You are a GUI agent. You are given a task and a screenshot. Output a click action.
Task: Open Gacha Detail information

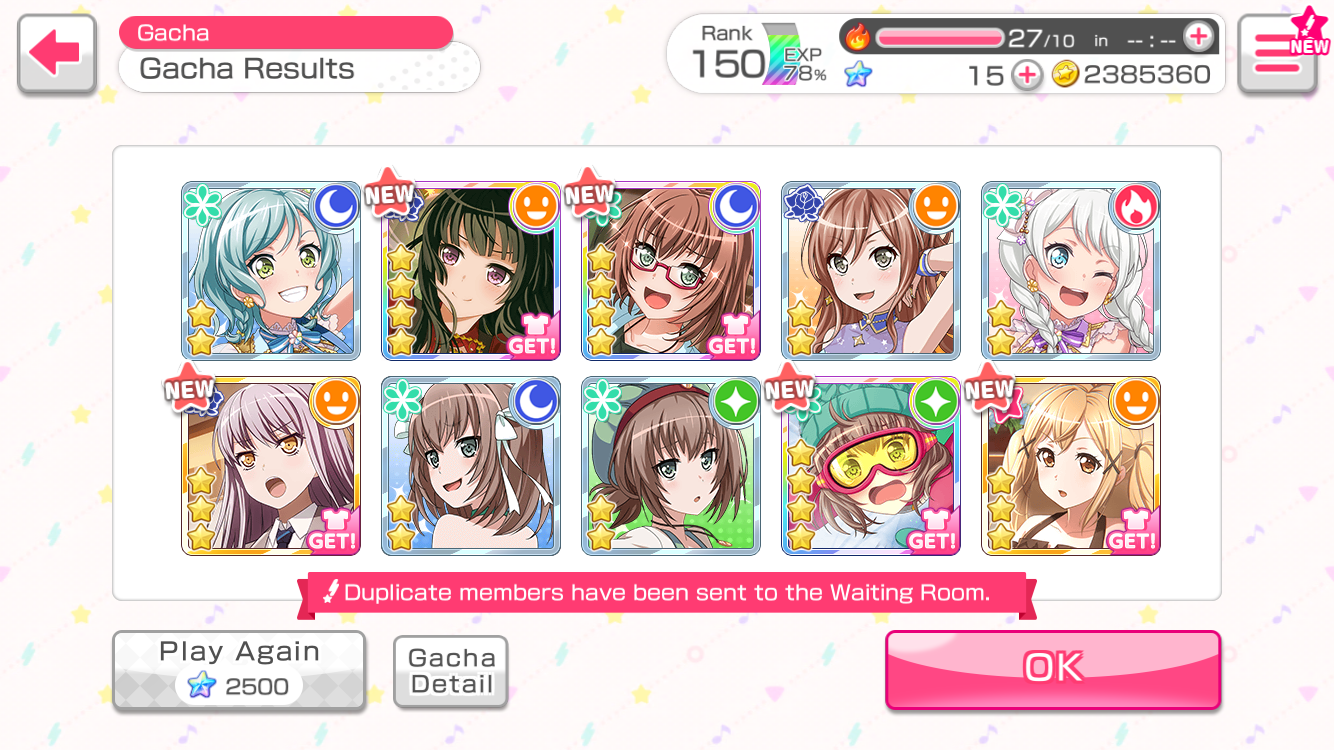click(x=451, y=671)
